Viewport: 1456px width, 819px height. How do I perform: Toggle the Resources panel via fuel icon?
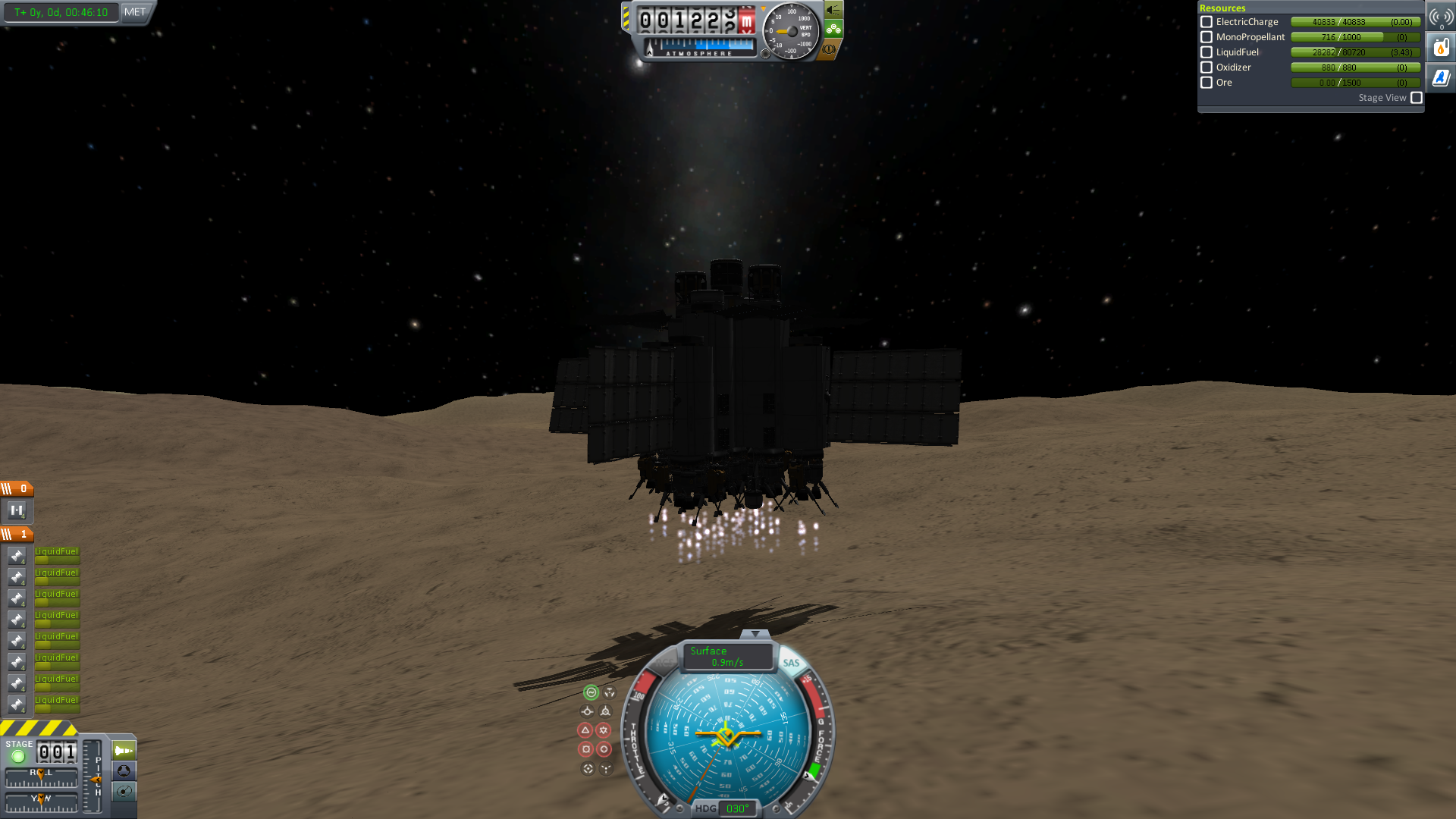coord(1441,48)
